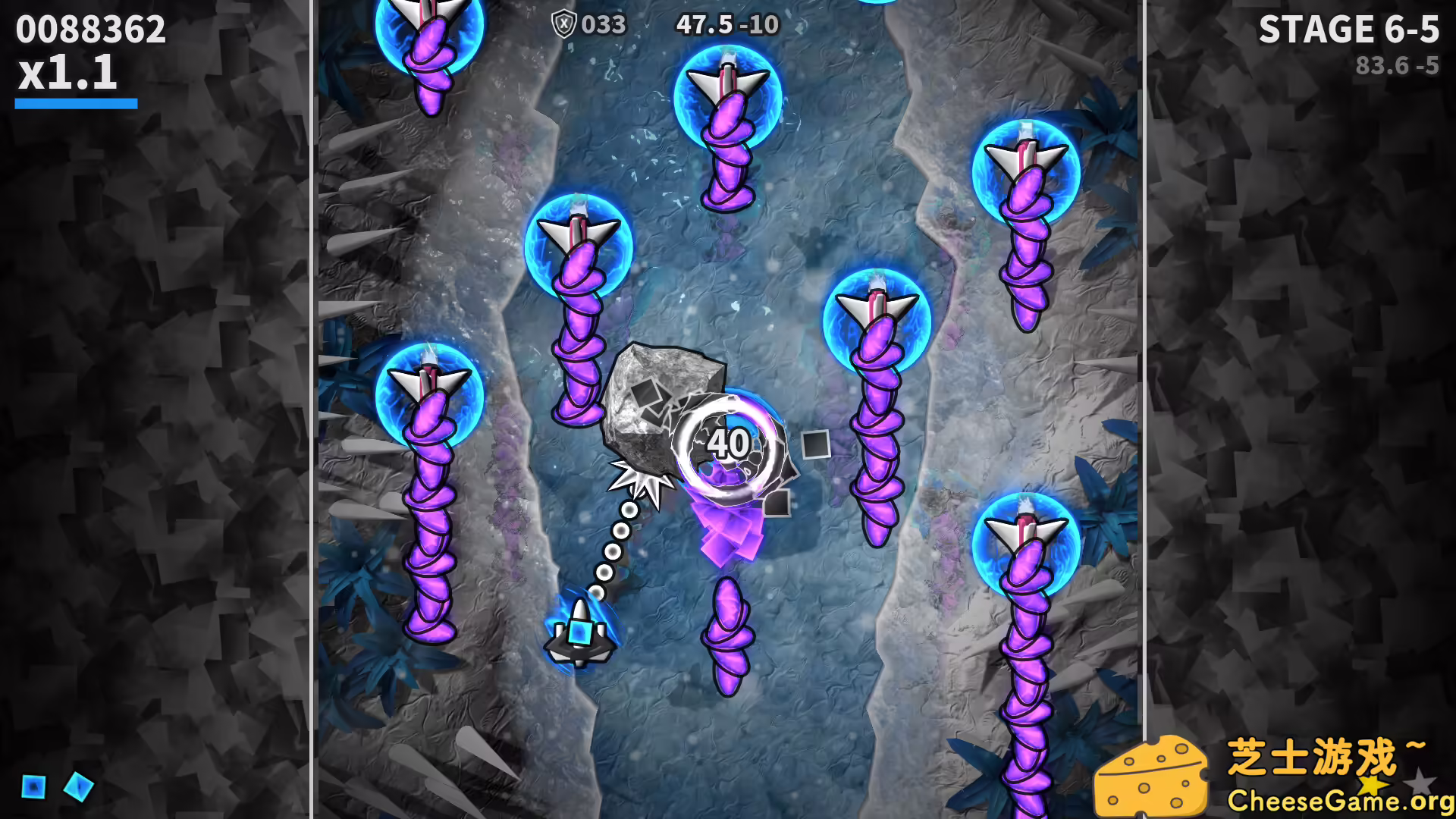
Task: Select the player spaceship at the bottom
Action: (580, 633)
